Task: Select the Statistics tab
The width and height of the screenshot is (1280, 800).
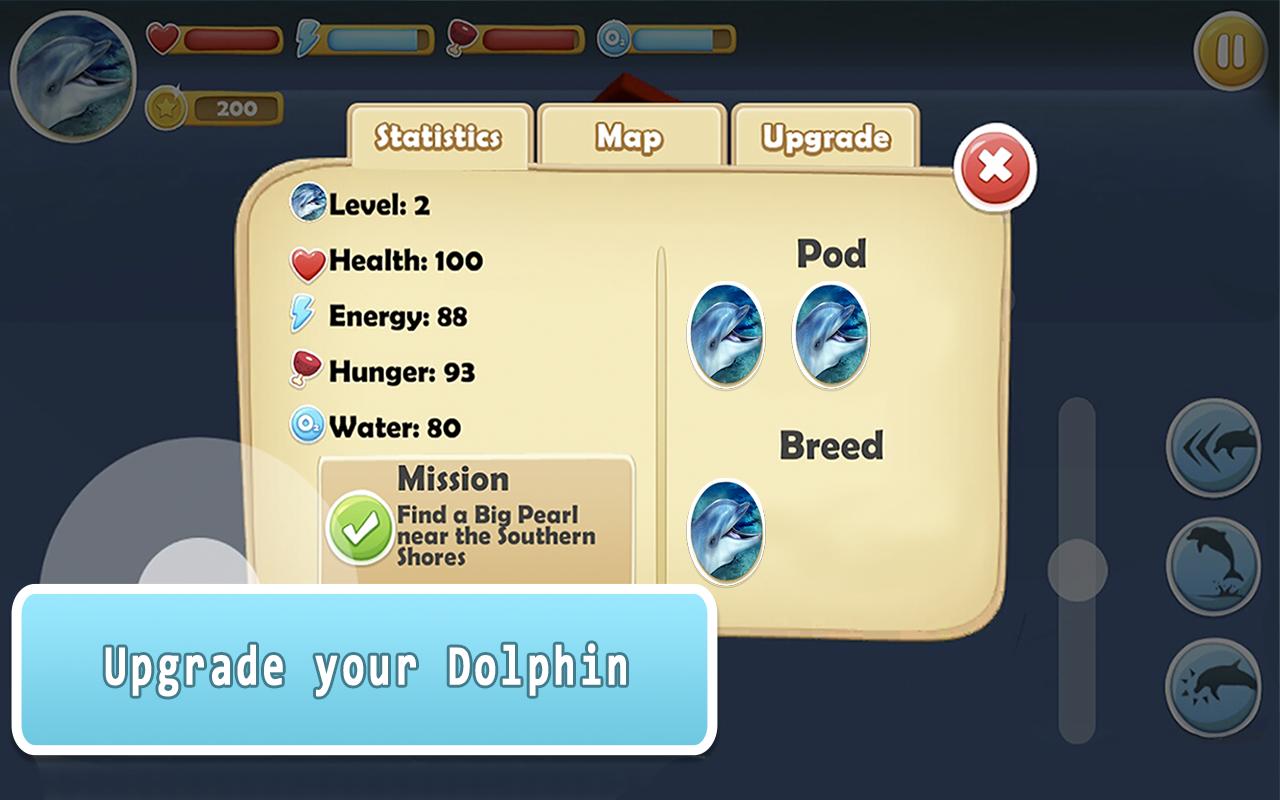Action: pyautogui.click(x=440, y=138)
